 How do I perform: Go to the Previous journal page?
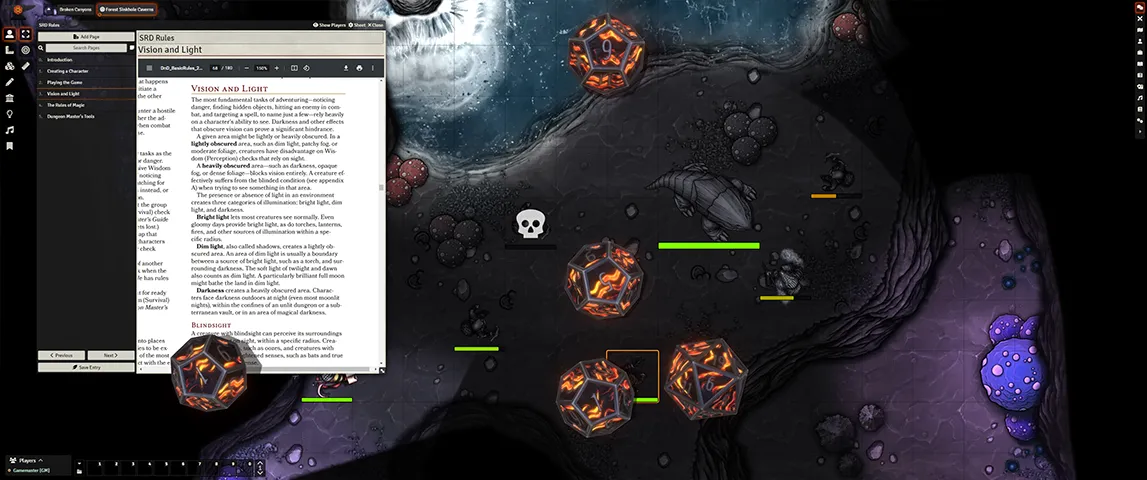(61, 355)
